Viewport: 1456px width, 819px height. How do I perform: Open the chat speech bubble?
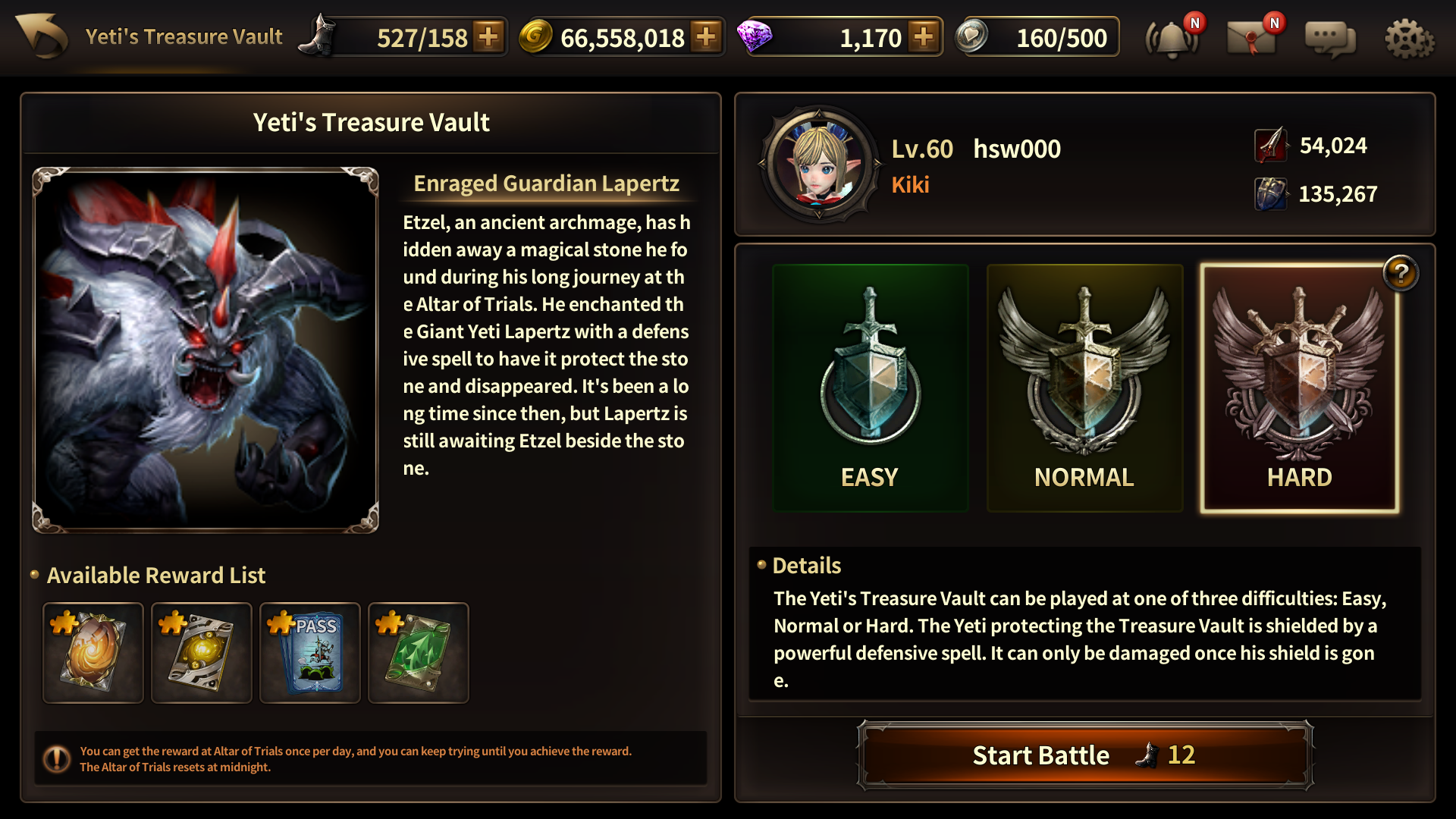(1330, 38)
